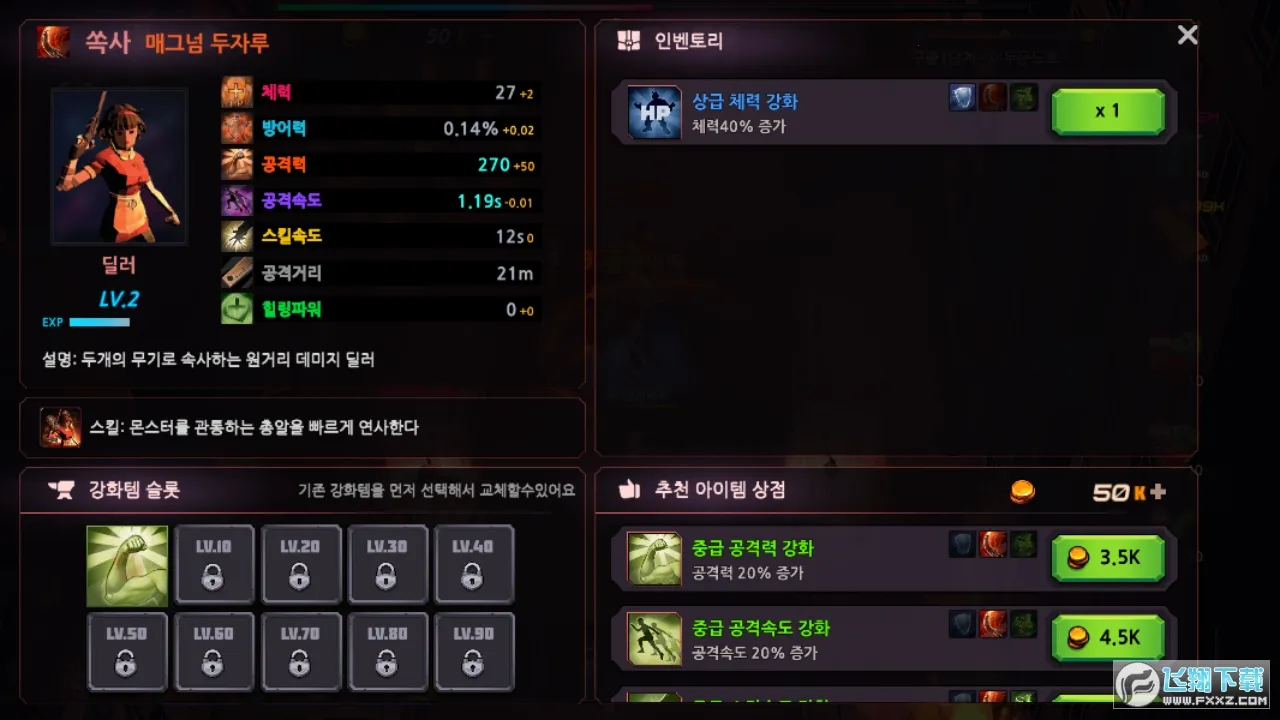Image resolution: width=1280 pixels, height=720 pixels.
Task: Click the 공격속도 attack speed icon
Action: coord(236,200)
